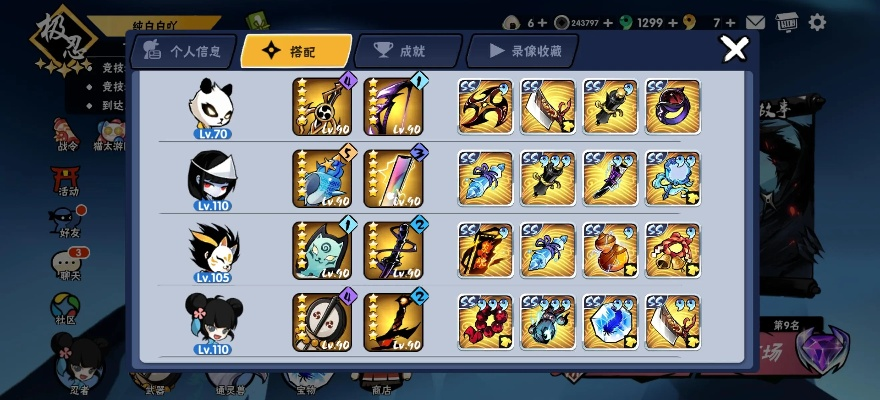
Task: View the orange gourd treasure slot
Action: (x=611, y=250)
